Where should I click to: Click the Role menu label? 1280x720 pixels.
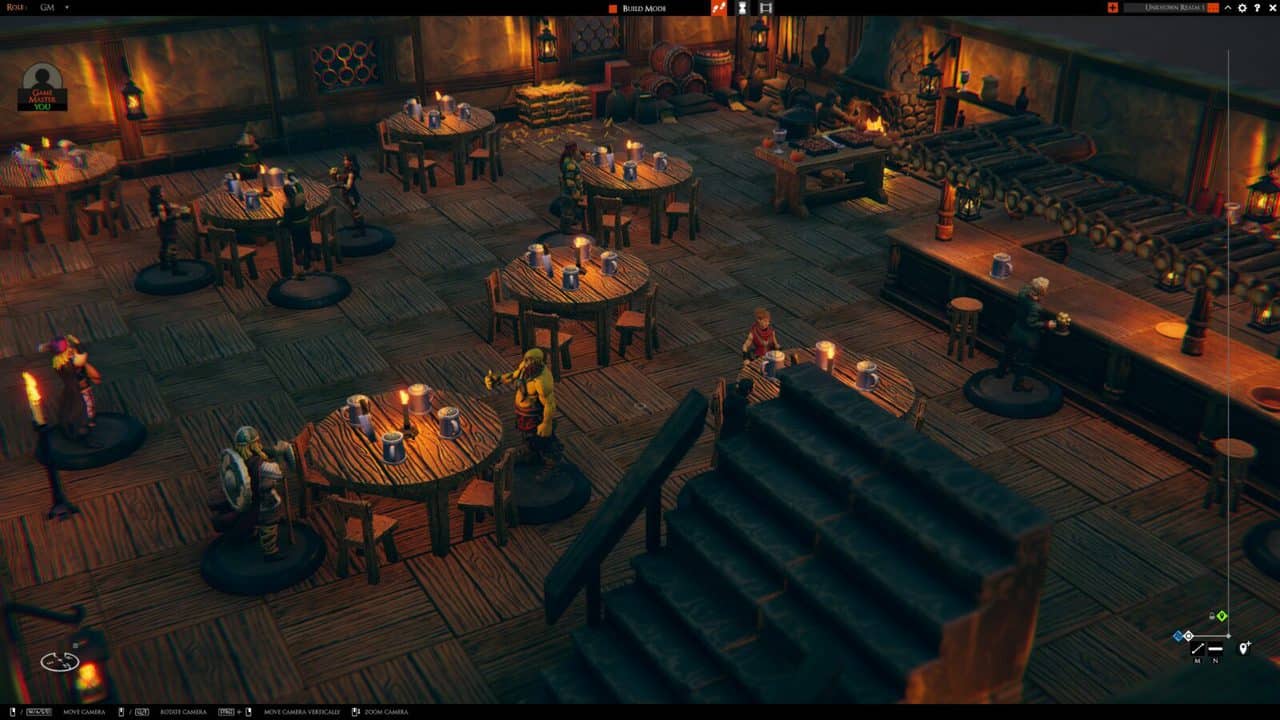(x=16, y=8)
